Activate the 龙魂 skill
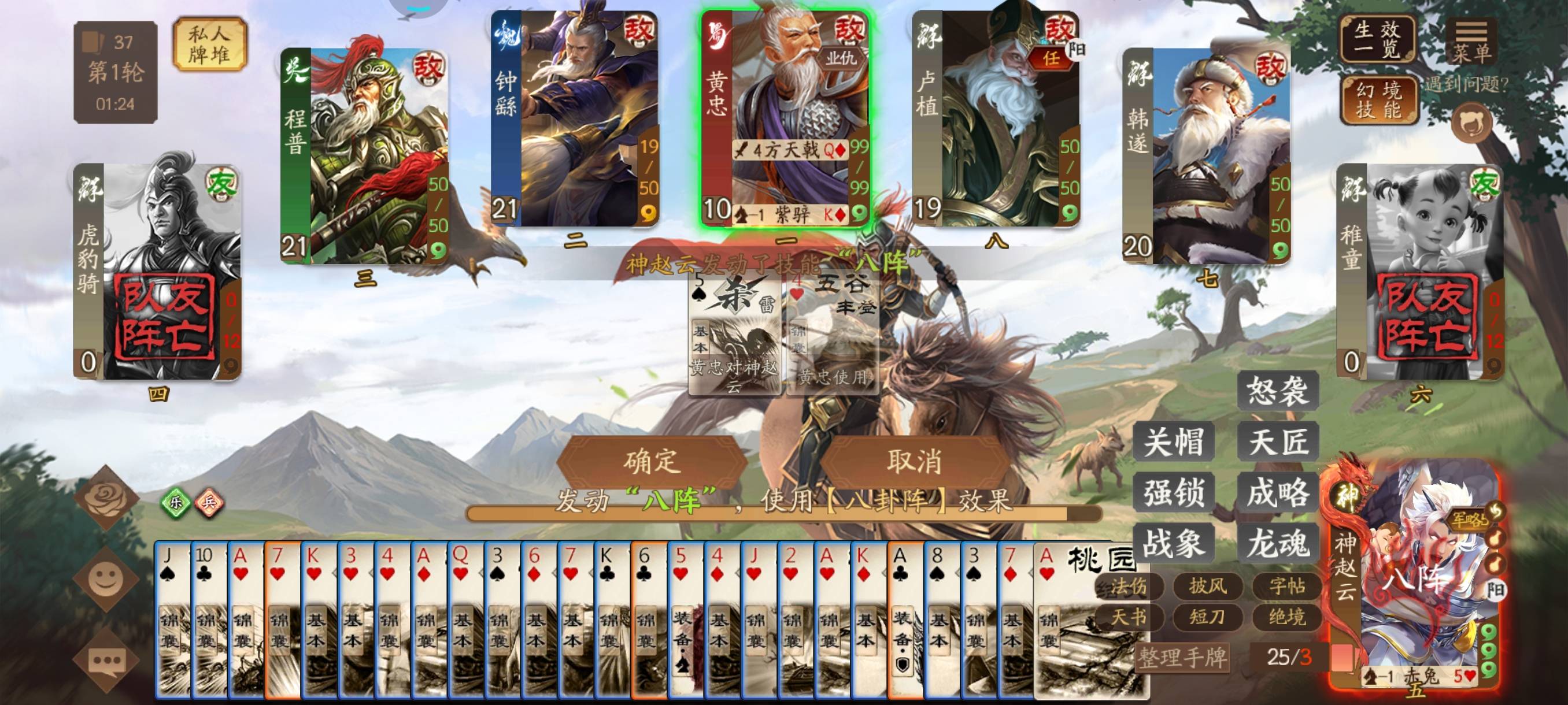 (x=1277, y=543)
